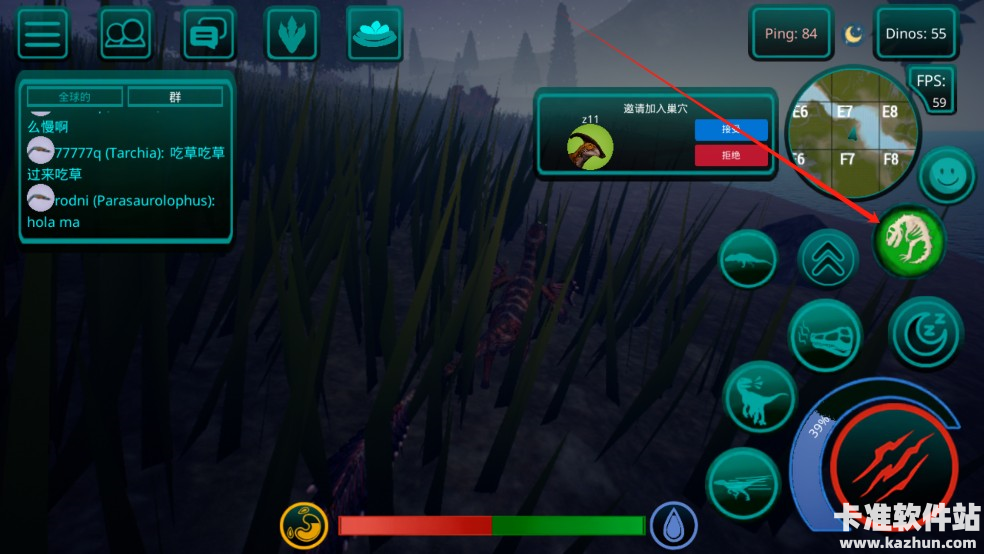Open the nest icon button
The height and width of the screenshot is (554, 984).
pyautogui.click(x=374, y=33)
